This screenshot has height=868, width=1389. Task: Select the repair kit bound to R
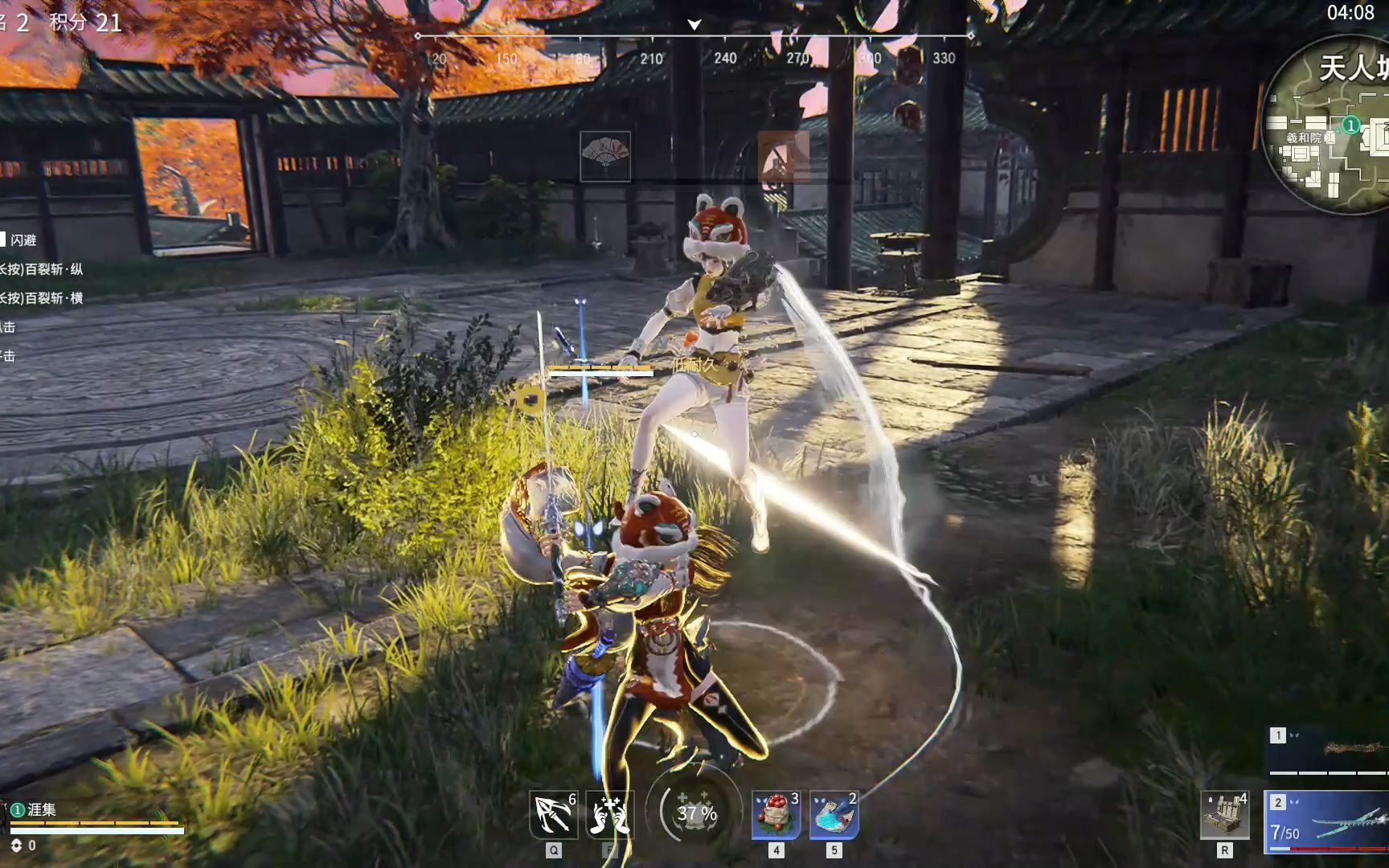tap(1223, 814)
